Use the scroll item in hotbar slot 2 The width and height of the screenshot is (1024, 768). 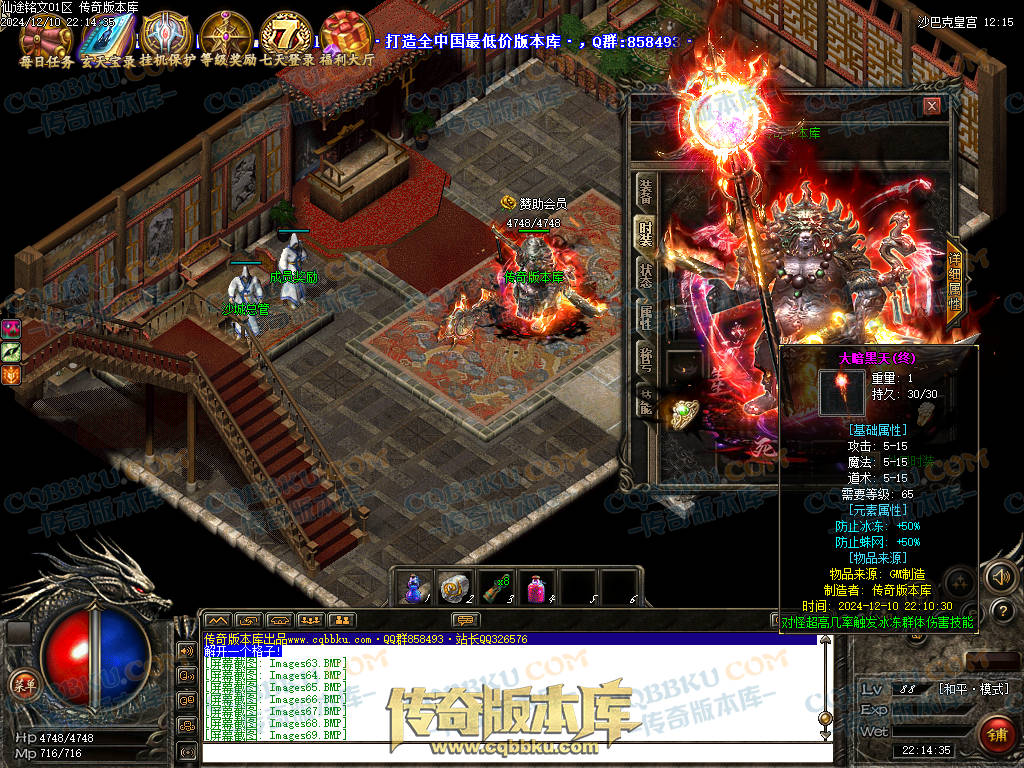(x=455, y=588)
